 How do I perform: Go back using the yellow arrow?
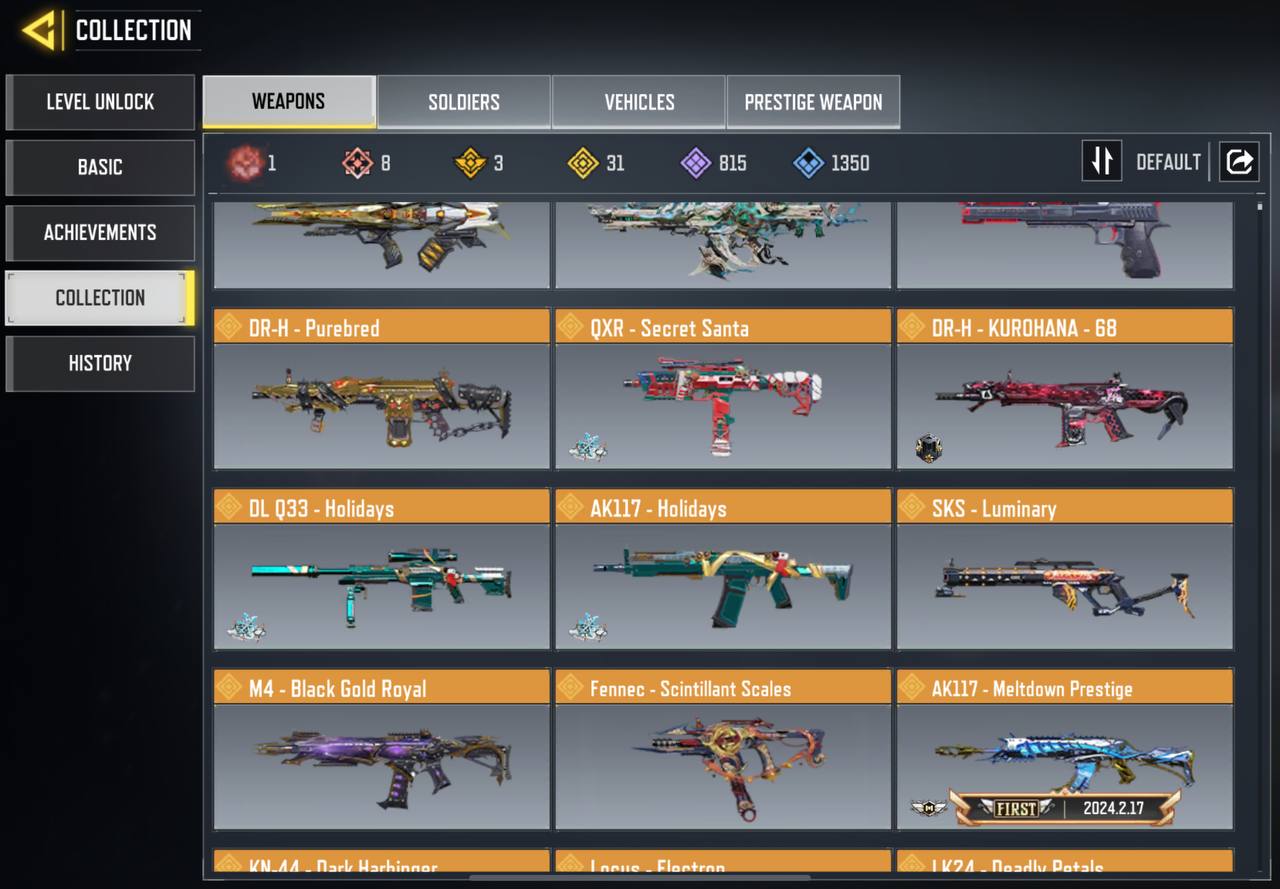40,30
